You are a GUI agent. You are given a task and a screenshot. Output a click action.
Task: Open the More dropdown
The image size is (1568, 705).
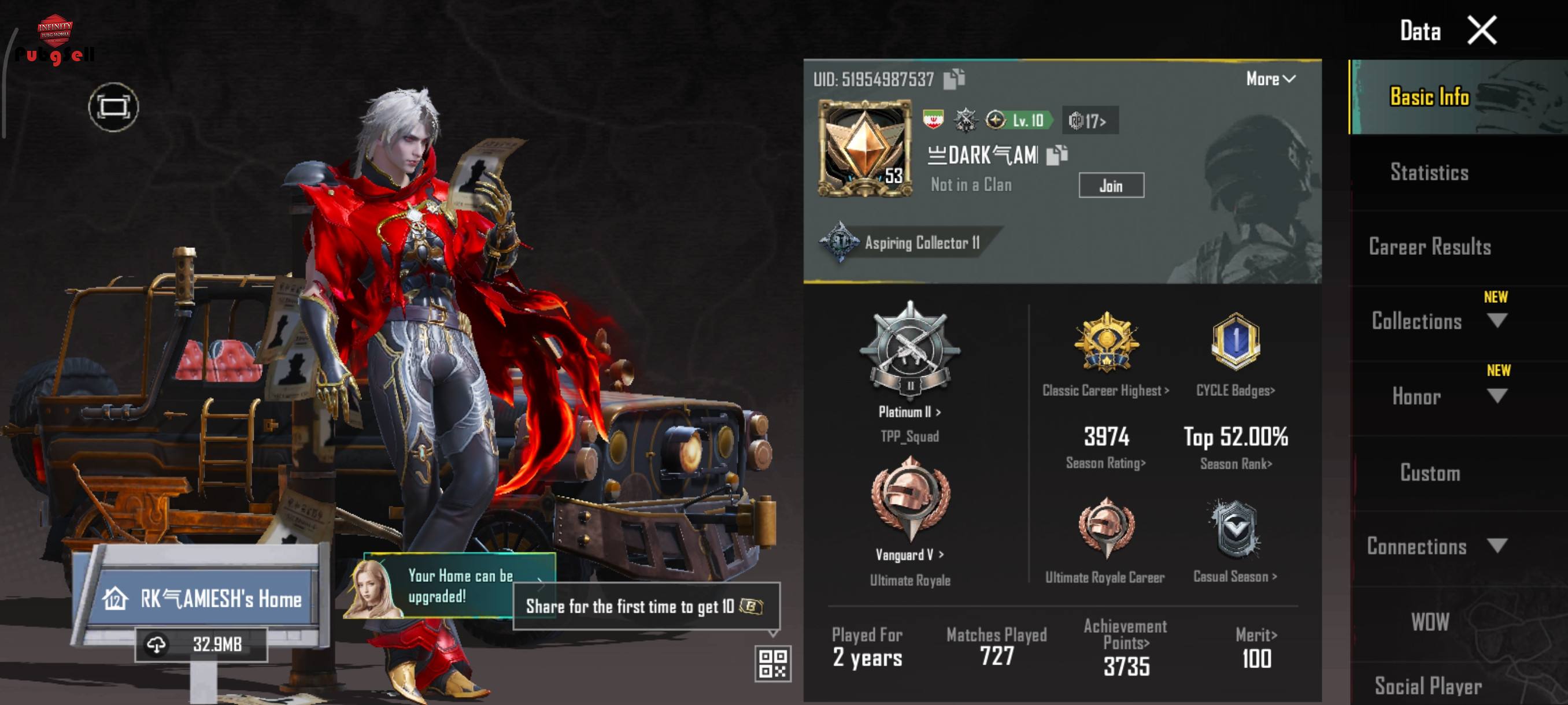click(x=1270, y=79)
